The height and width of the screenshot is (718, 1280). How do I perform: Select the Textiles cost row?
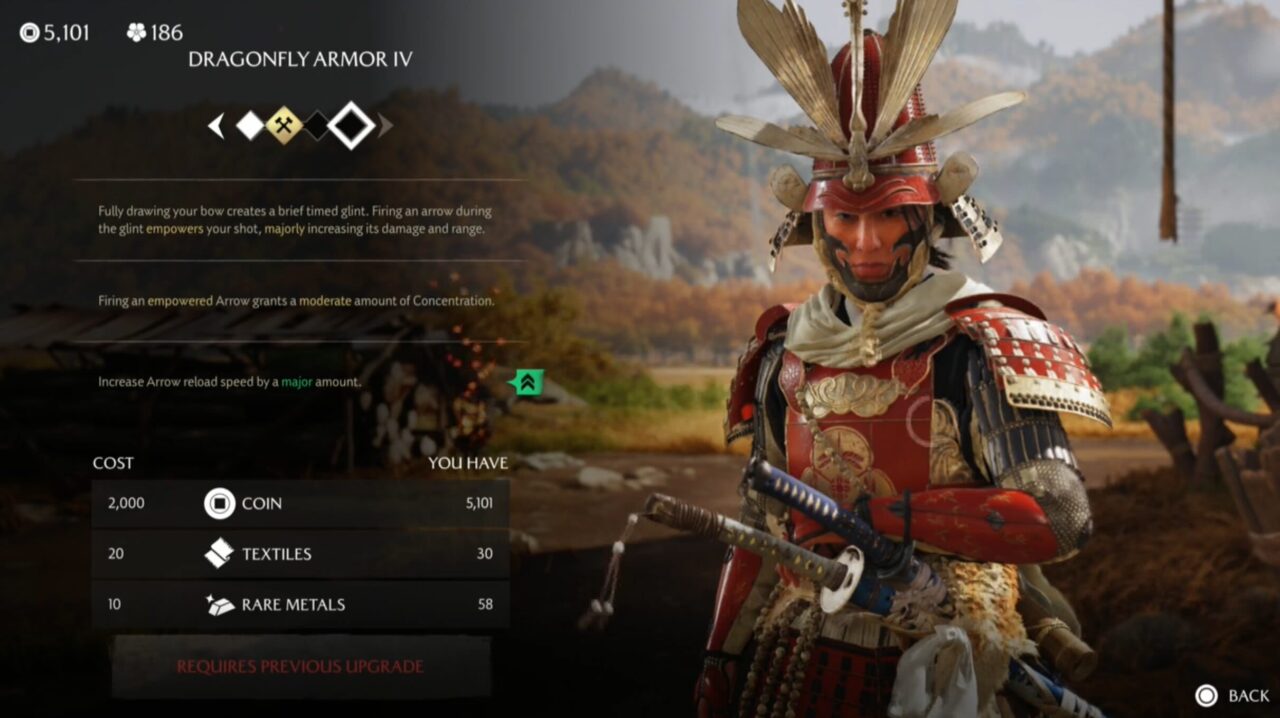(300, 553)
